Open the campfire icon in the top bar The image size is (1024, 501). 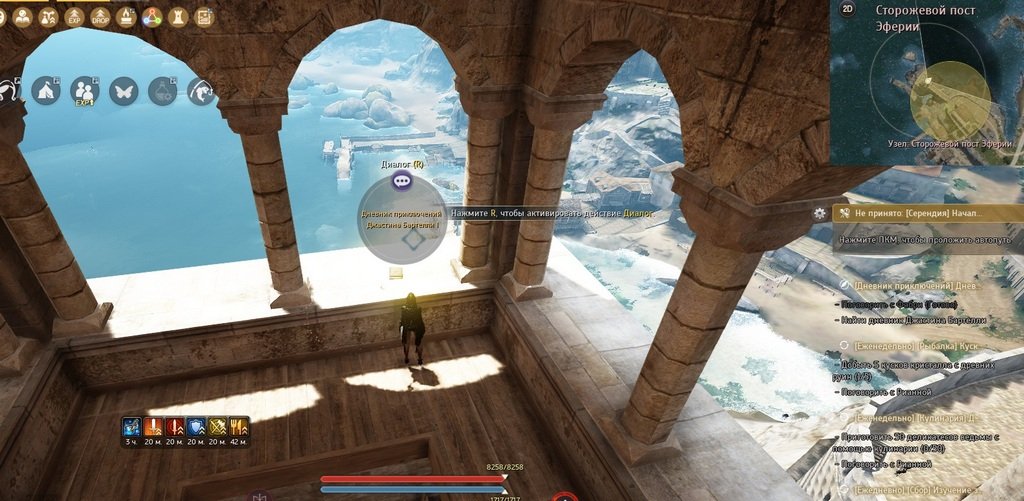click(x=126, y=17)
